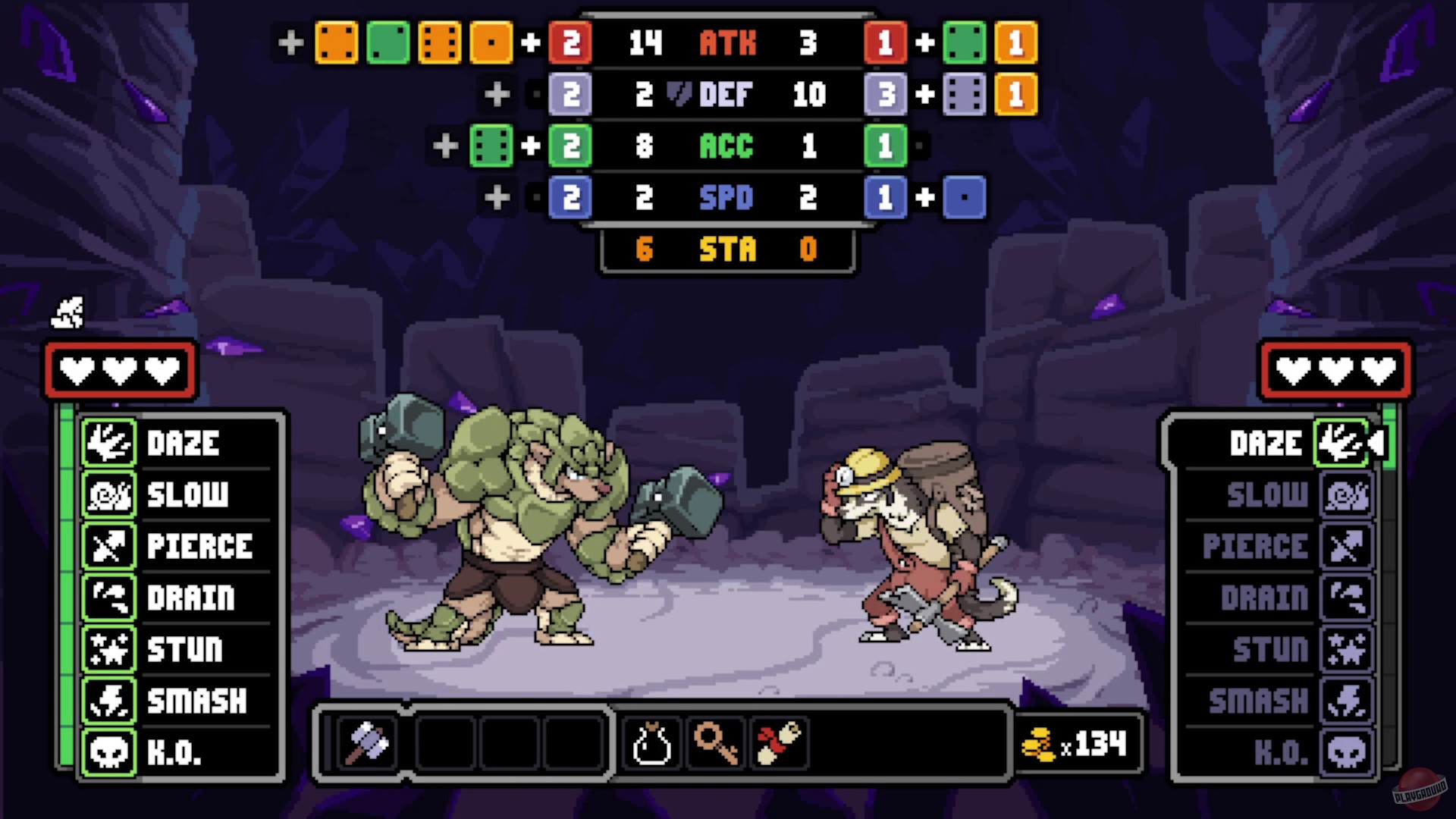1456x819 pixels.
Task: Select the DEF stat row
Action: click(726, 95)
